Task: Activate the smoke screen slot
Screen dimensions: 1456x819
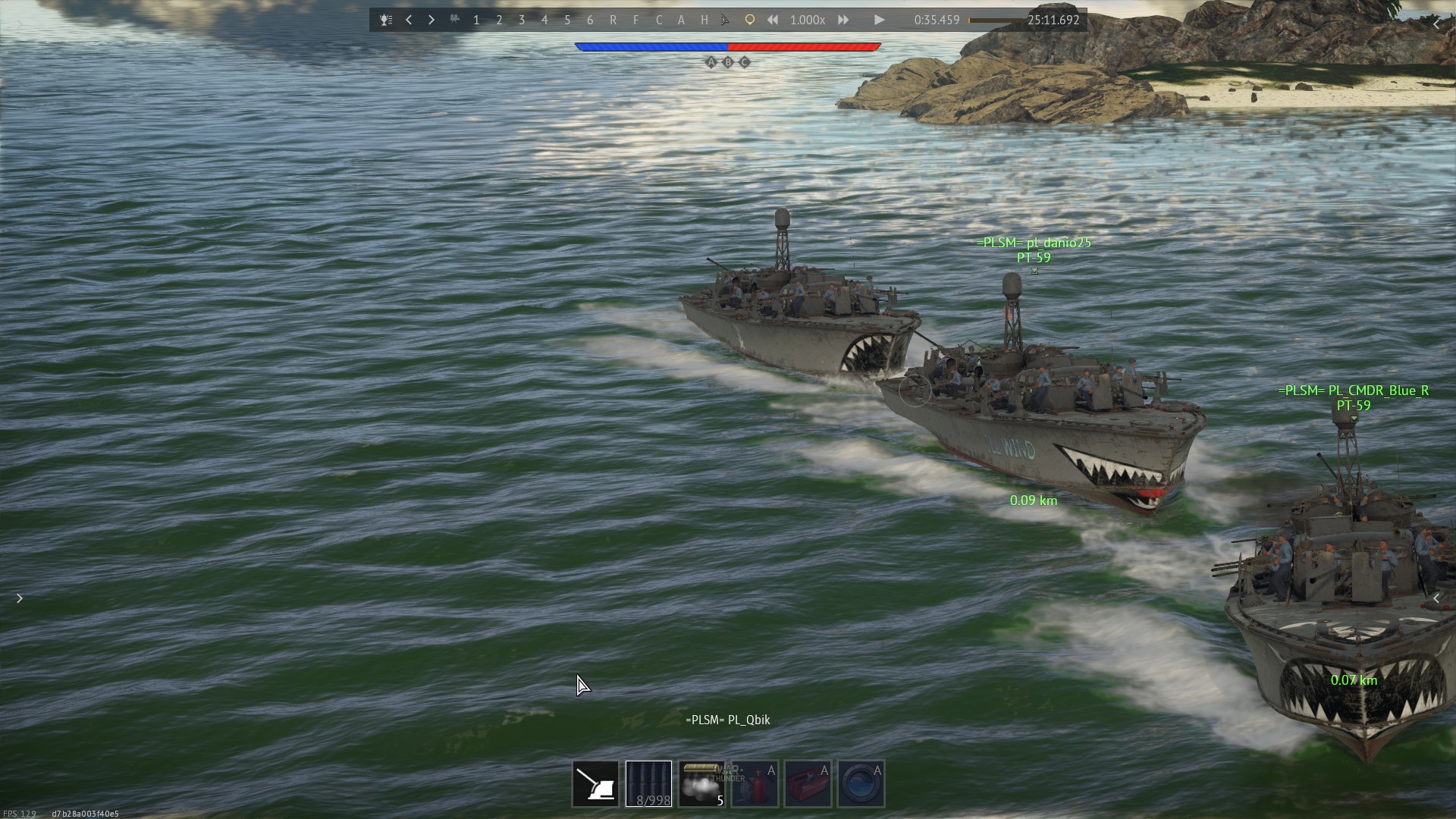Action: (x=701, y=783)
